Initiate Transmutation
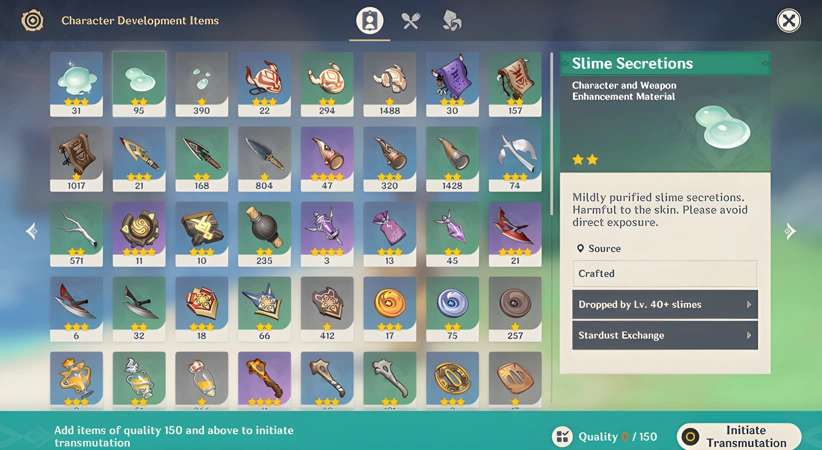Viewport: 822px width, 450px height. [739, 436]
